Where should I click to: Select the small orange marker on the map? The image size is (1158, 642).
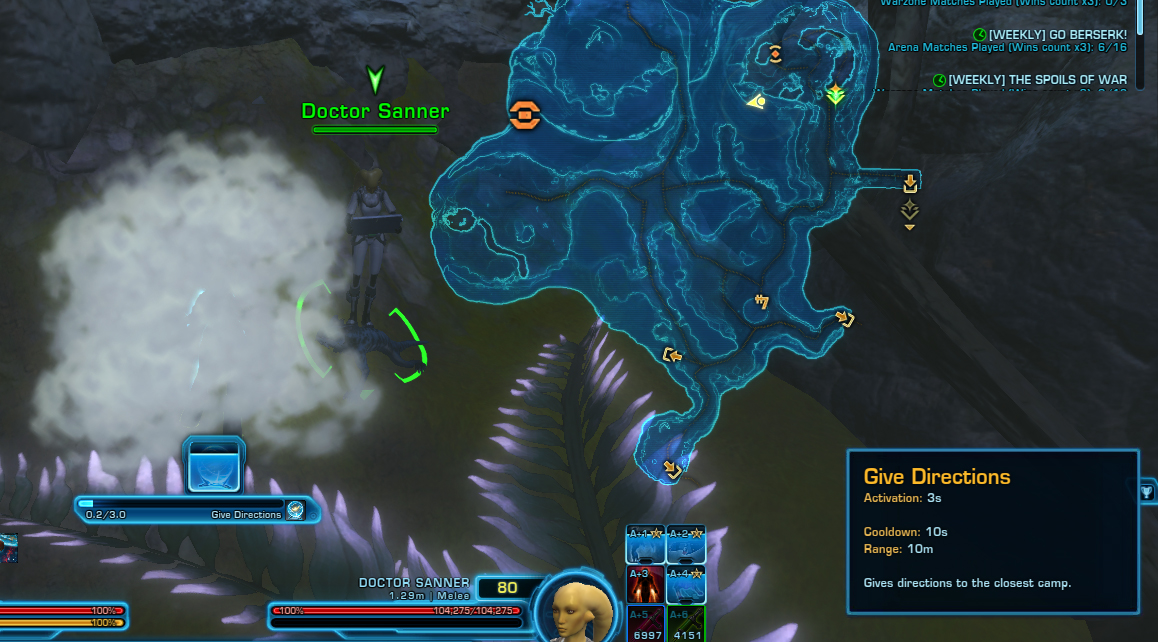[775, 54]
